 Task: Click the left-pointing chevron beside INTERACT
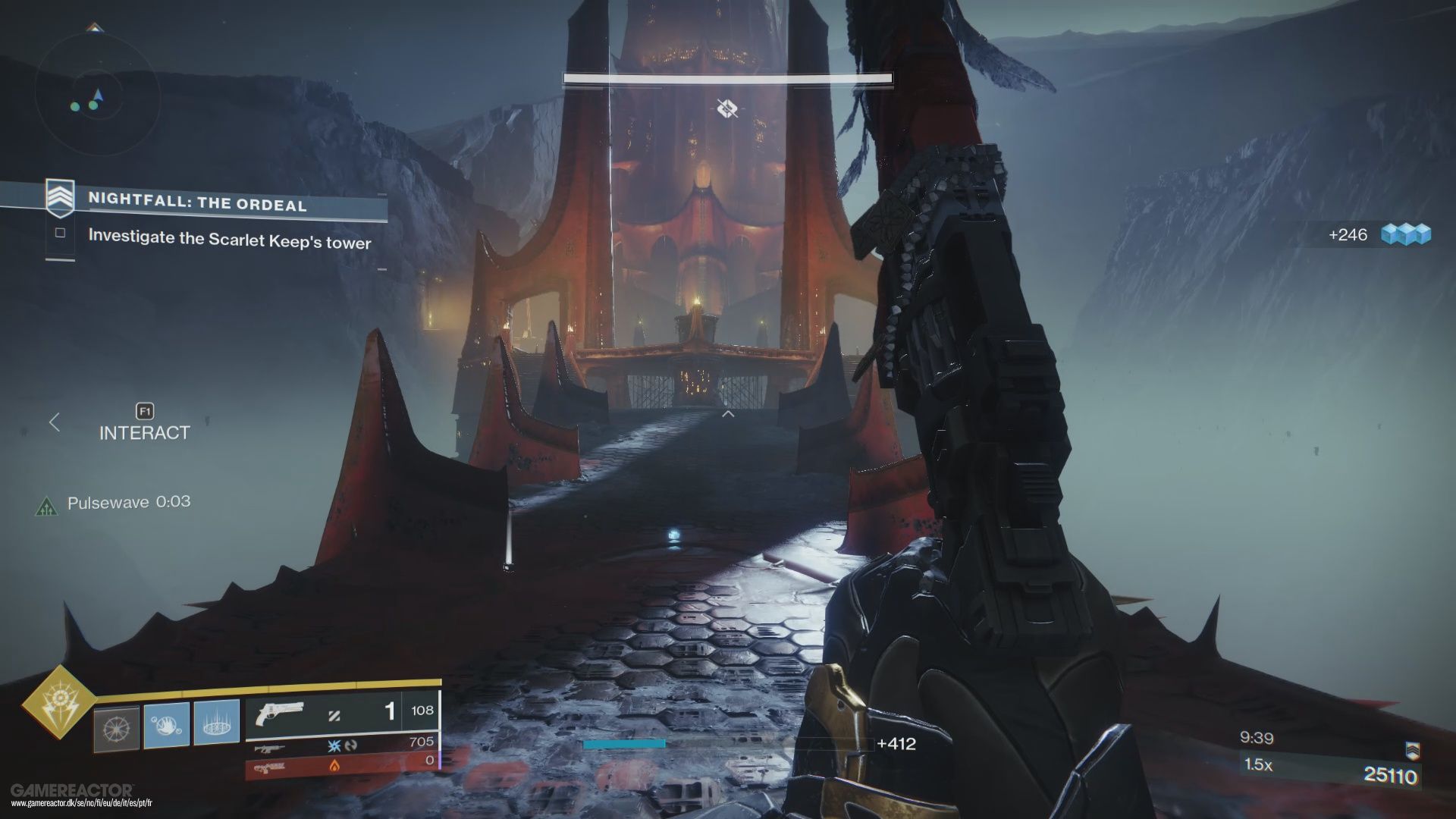click(54, 423)
